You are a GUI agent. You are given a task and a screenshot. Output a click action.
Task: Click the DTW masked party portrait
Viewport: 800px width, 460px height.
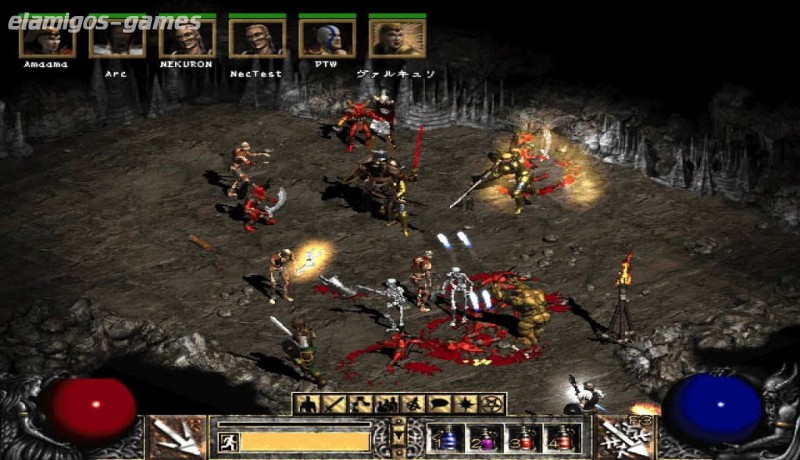coord(327,38)
